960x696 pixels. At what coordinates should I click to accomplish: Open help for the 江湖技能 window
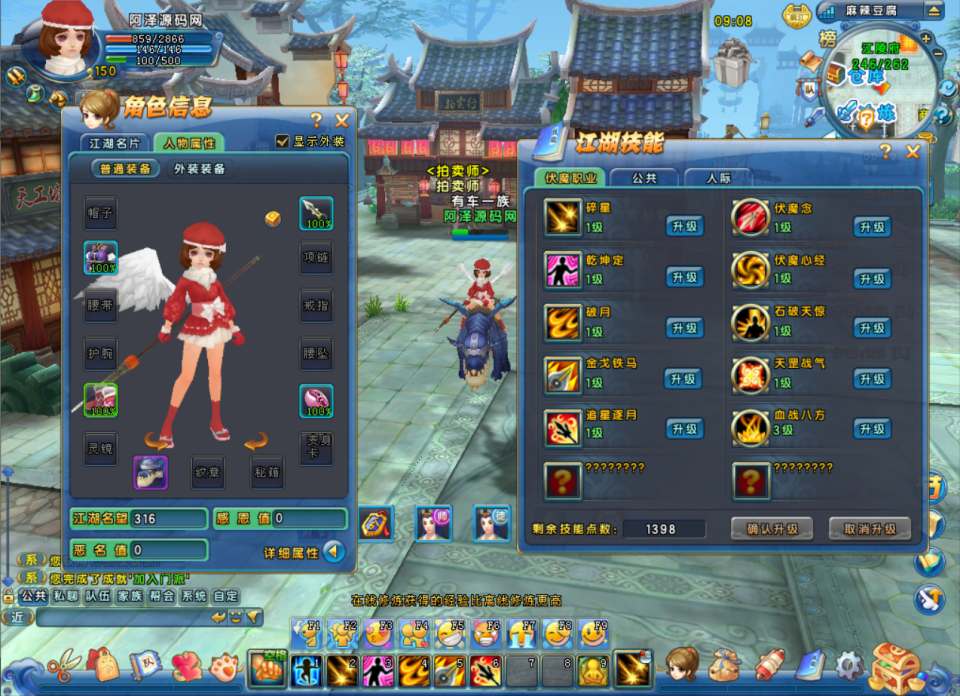[885, 152]
